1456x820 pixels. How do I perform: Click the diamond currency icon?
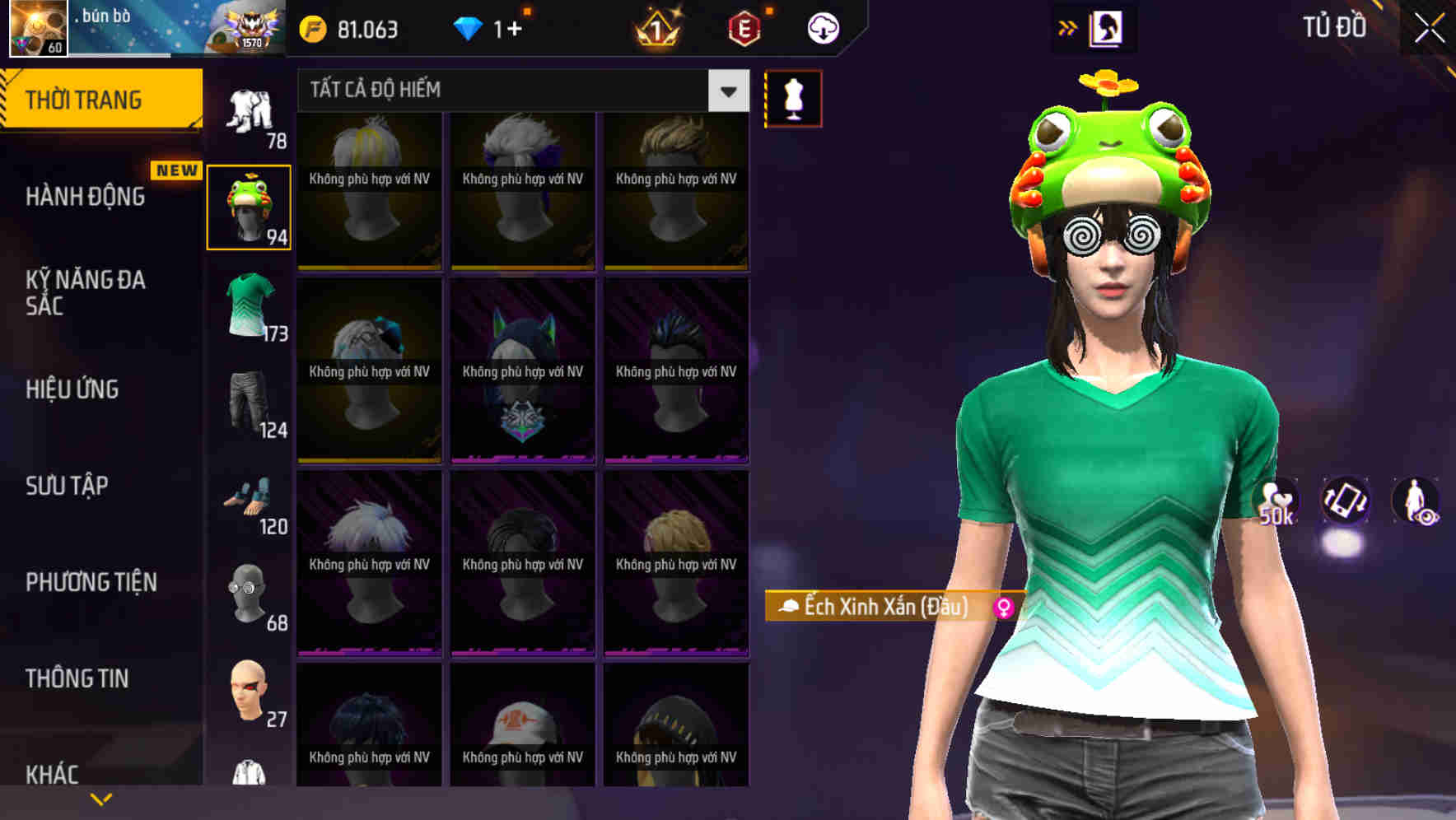469,27
